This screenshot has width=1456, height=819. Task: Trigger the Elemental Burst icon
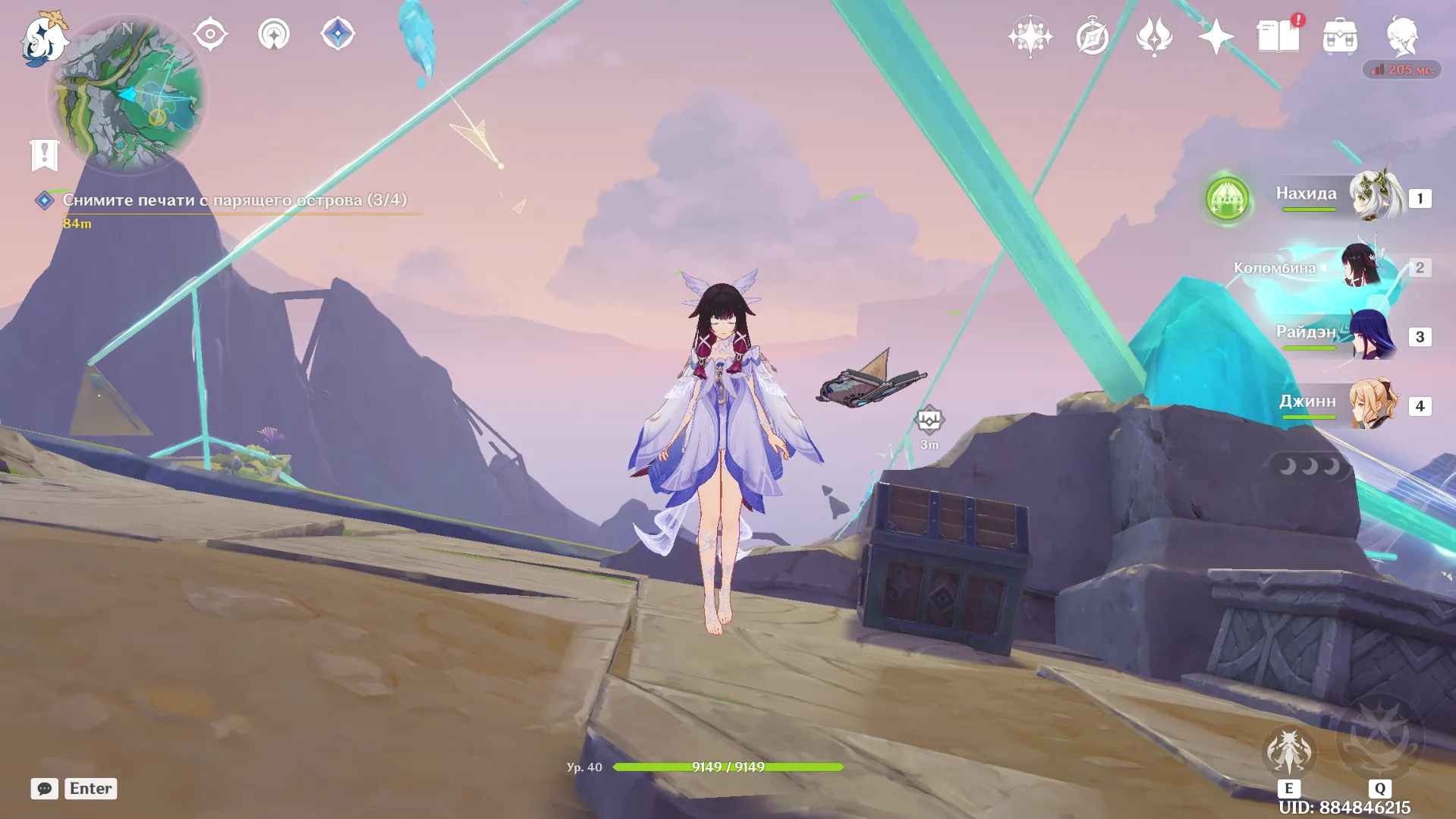pyautogui.click(x=1379, y=738)
